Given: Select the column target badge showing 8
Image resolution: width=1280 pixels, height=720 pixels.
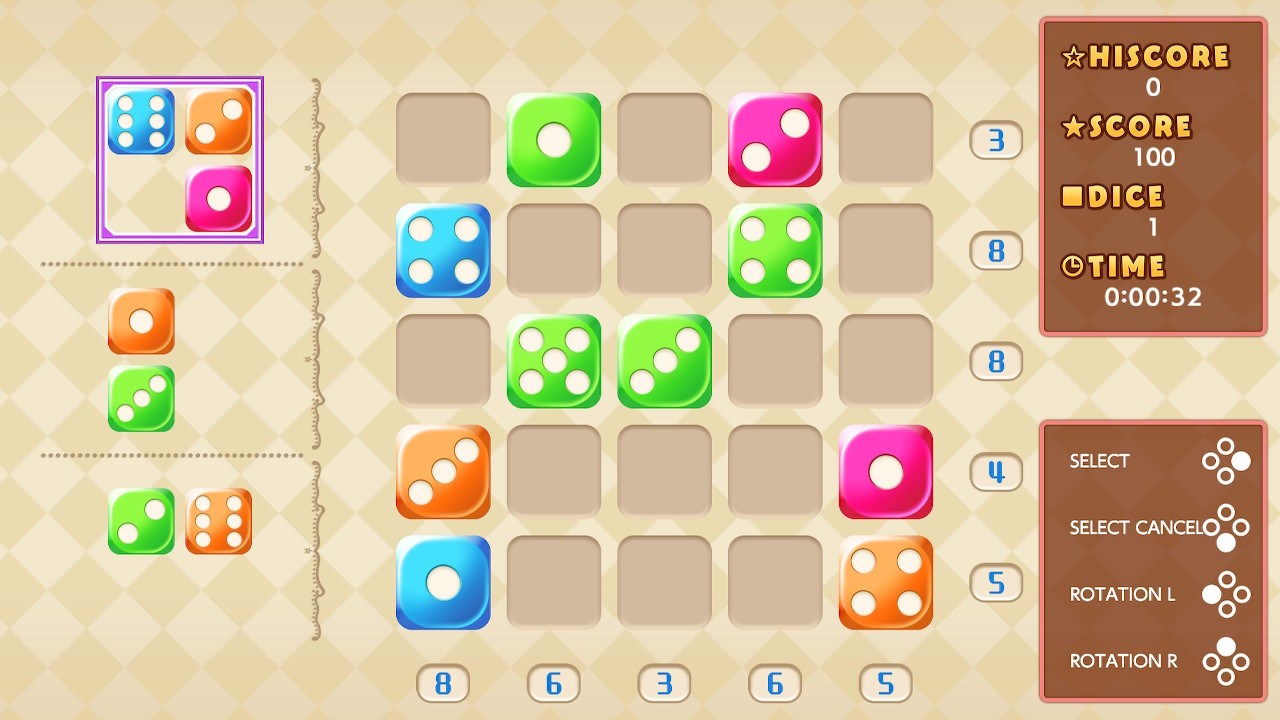Looking at the screenshot, I should (443, 683).
